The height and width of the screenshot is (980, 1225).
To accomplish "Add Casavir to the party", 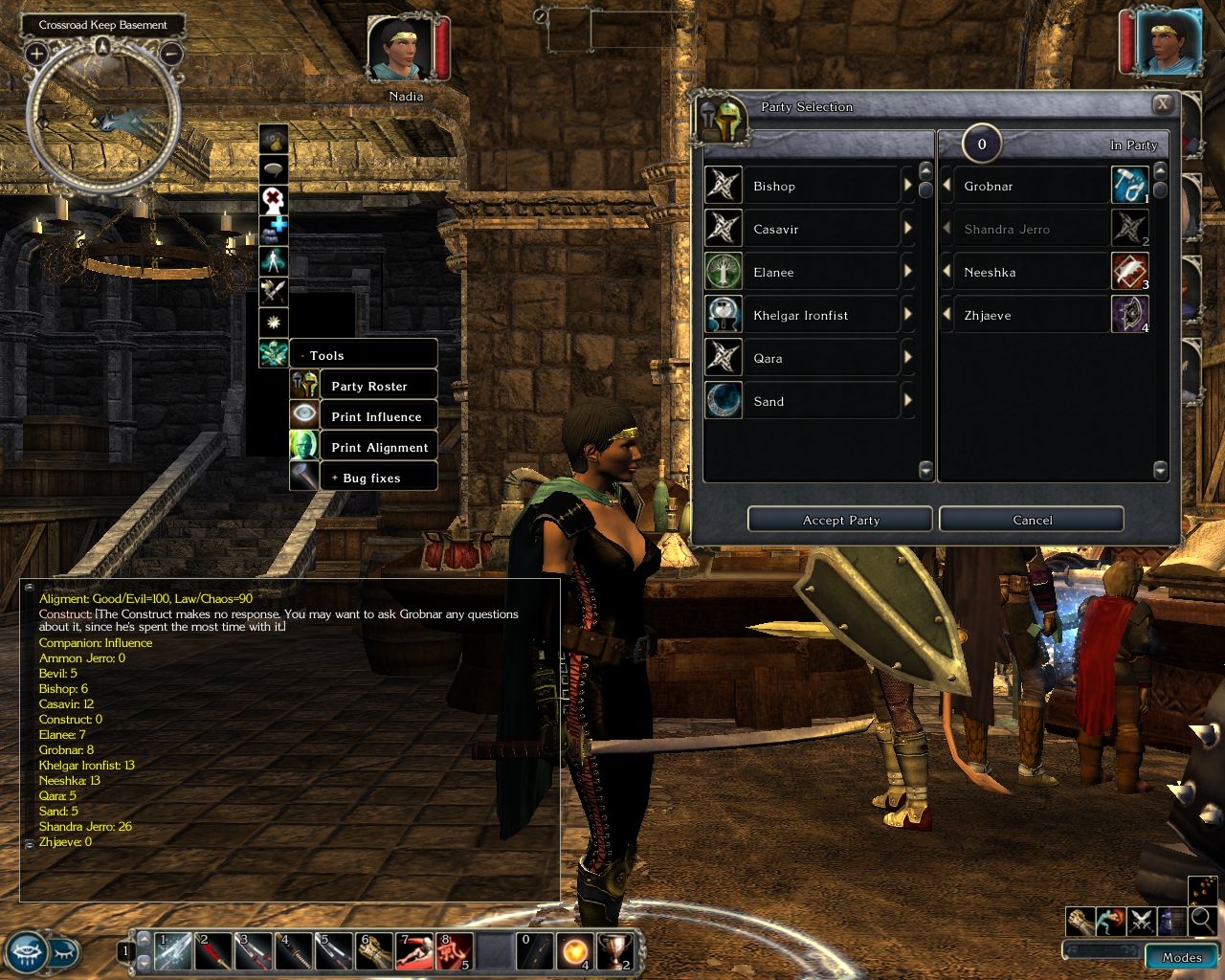I will [907, 229].
